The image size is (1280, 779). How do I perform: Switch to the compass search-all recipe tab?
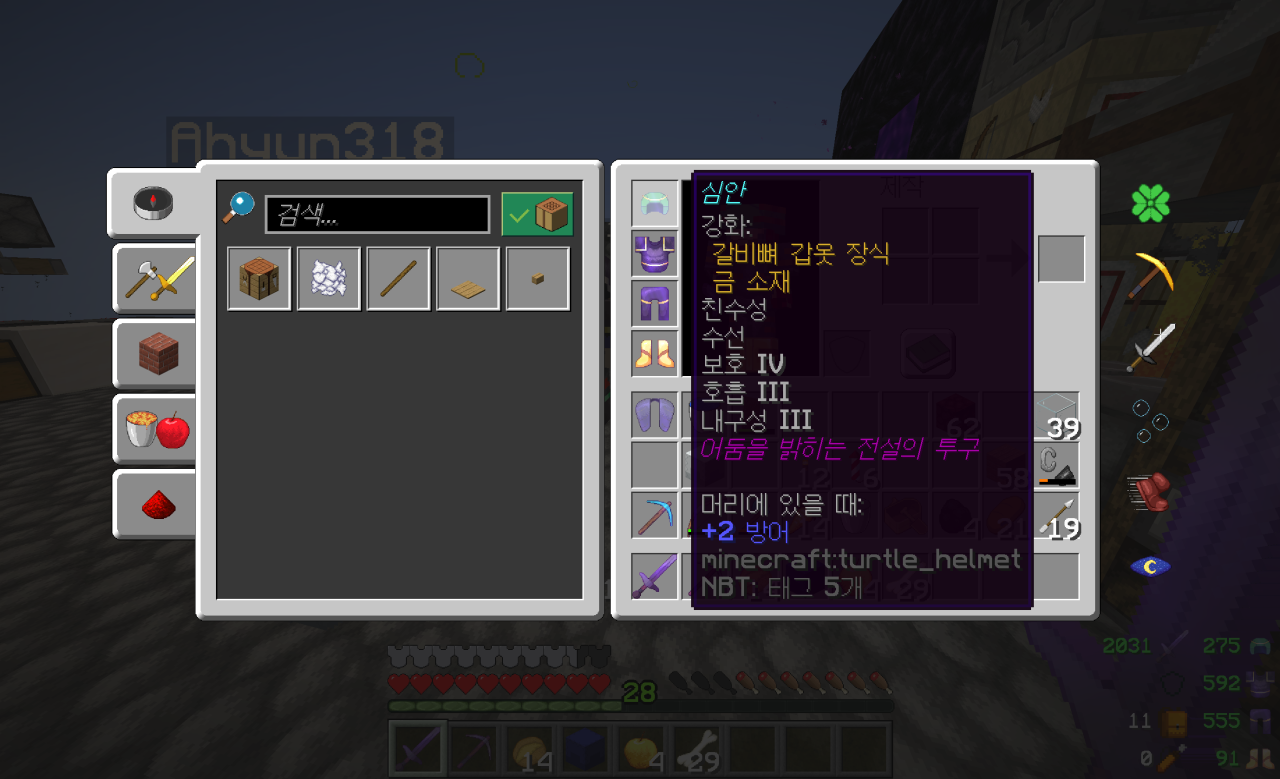click(154, 203)
